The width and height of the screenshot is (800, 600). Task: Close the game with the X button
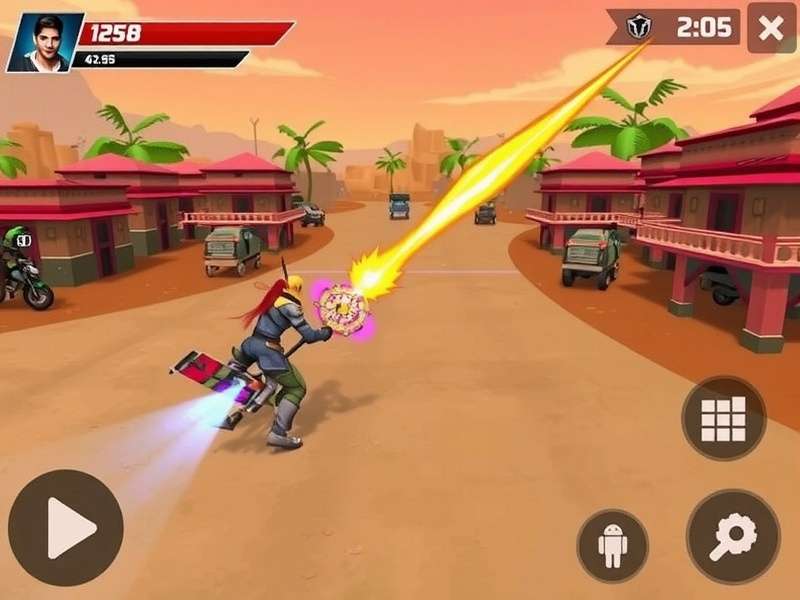click(771, 28)
